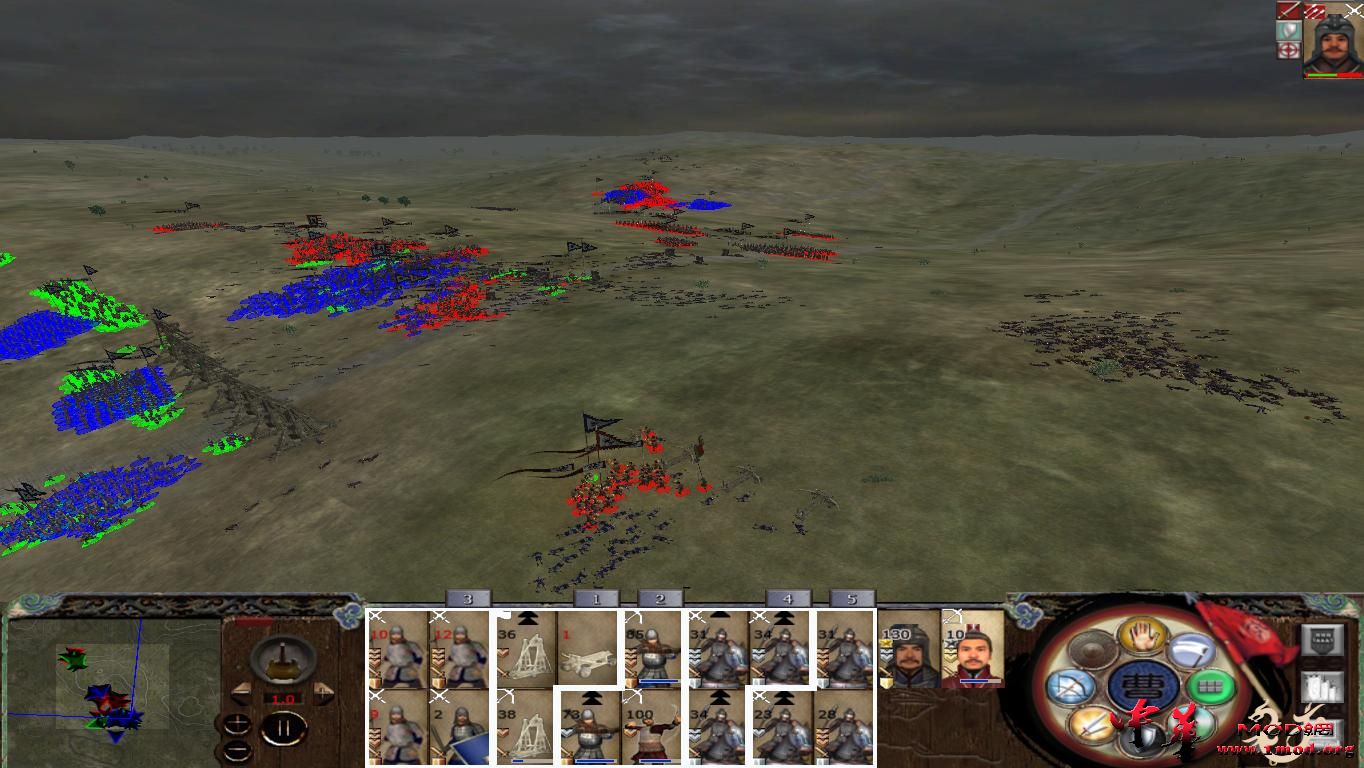Click the crossed-swords attack icon near the general portrait
The image size is (1364, 768).
click(x=1289, y=11)
